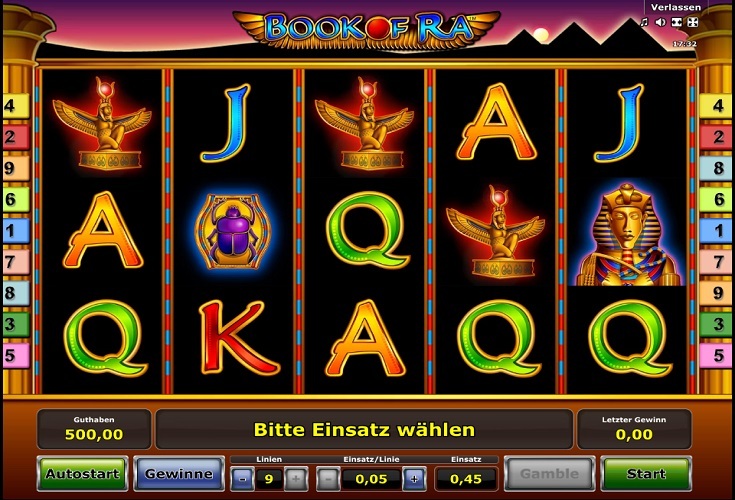Activate the Autostart button
The image size is (735, 500).
click(82, 474)
